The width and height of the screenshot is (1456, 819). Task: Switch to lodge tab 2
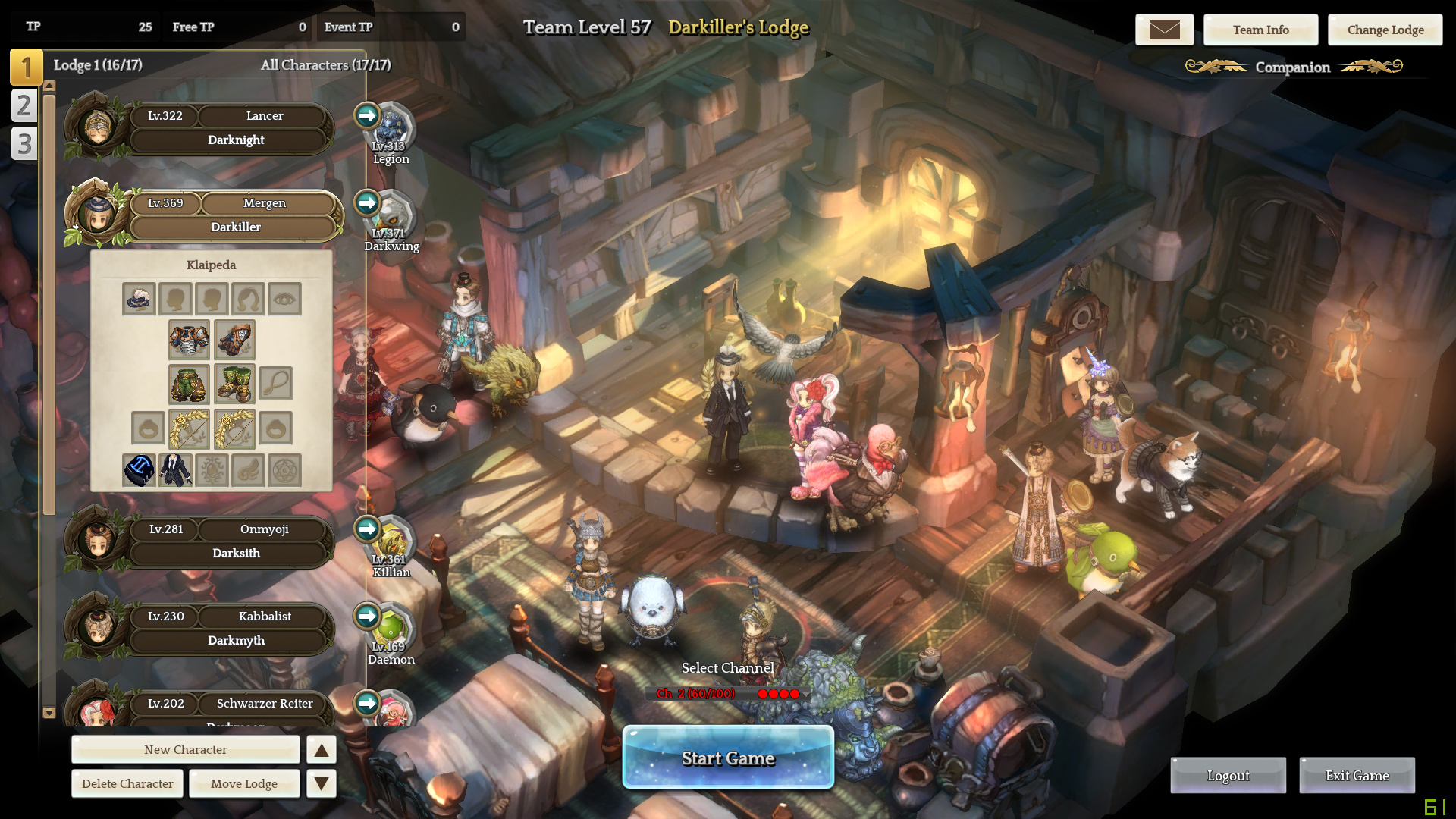(24, 105)
